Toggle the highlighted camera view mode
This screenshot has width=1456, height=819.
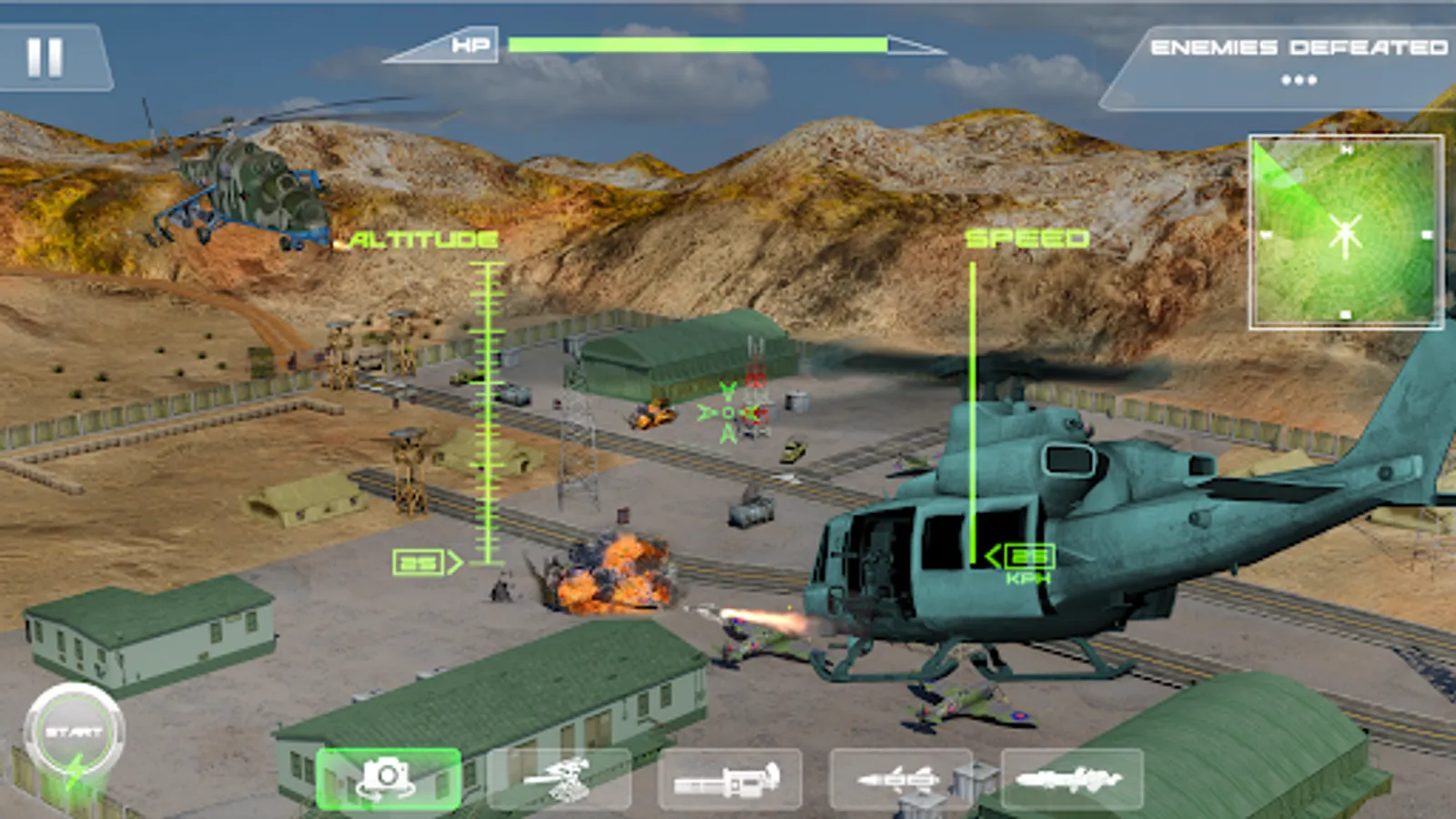click(x=387, y=778)
